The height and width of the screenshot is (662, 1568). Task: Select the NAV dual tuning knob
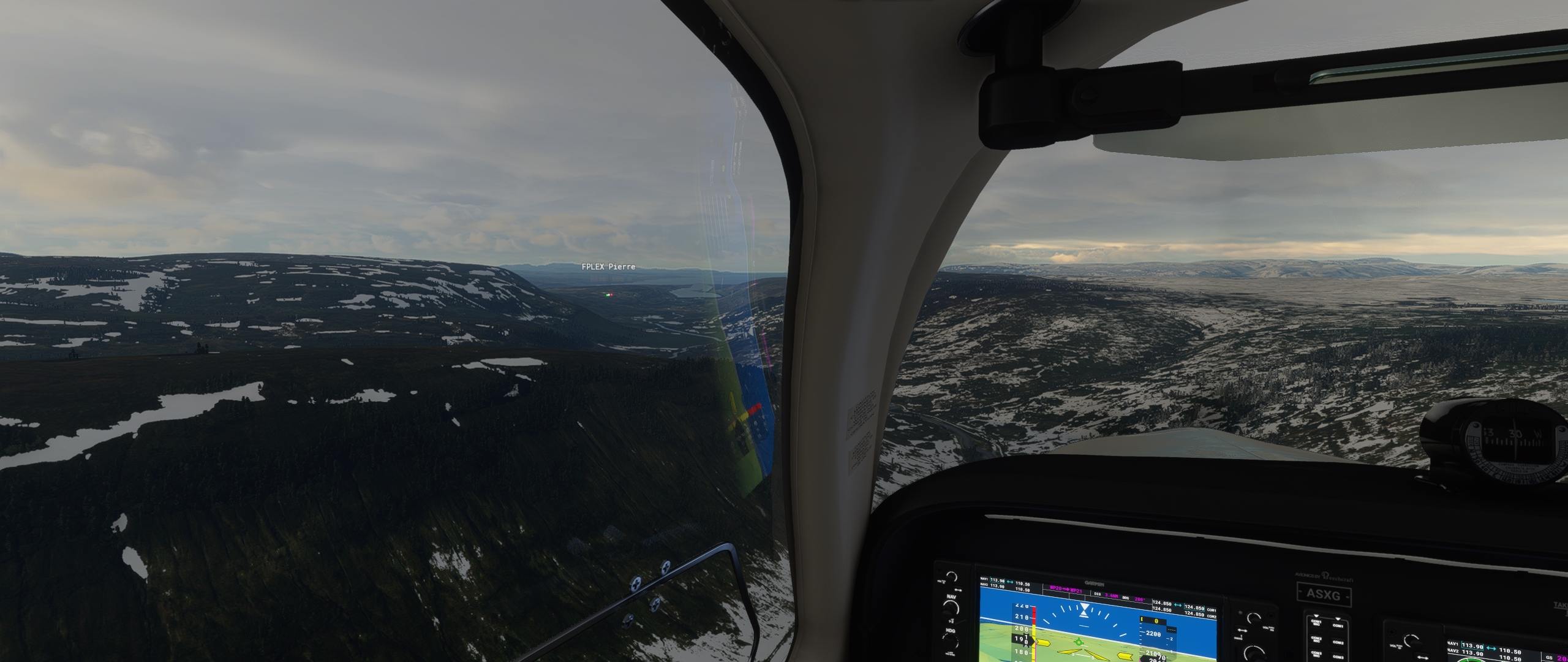pyautogui.click(x=951, y=608)
